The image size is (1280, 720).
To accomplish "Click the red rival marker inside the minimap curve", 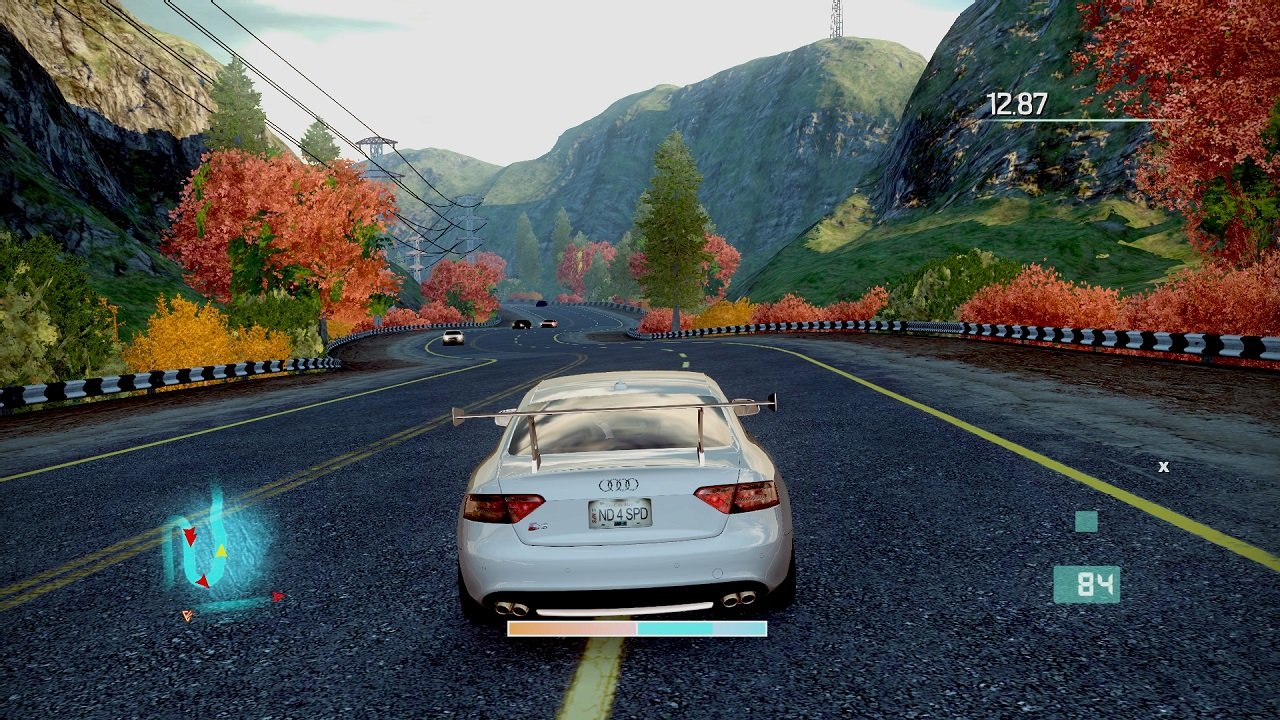I will pos(204,580).
